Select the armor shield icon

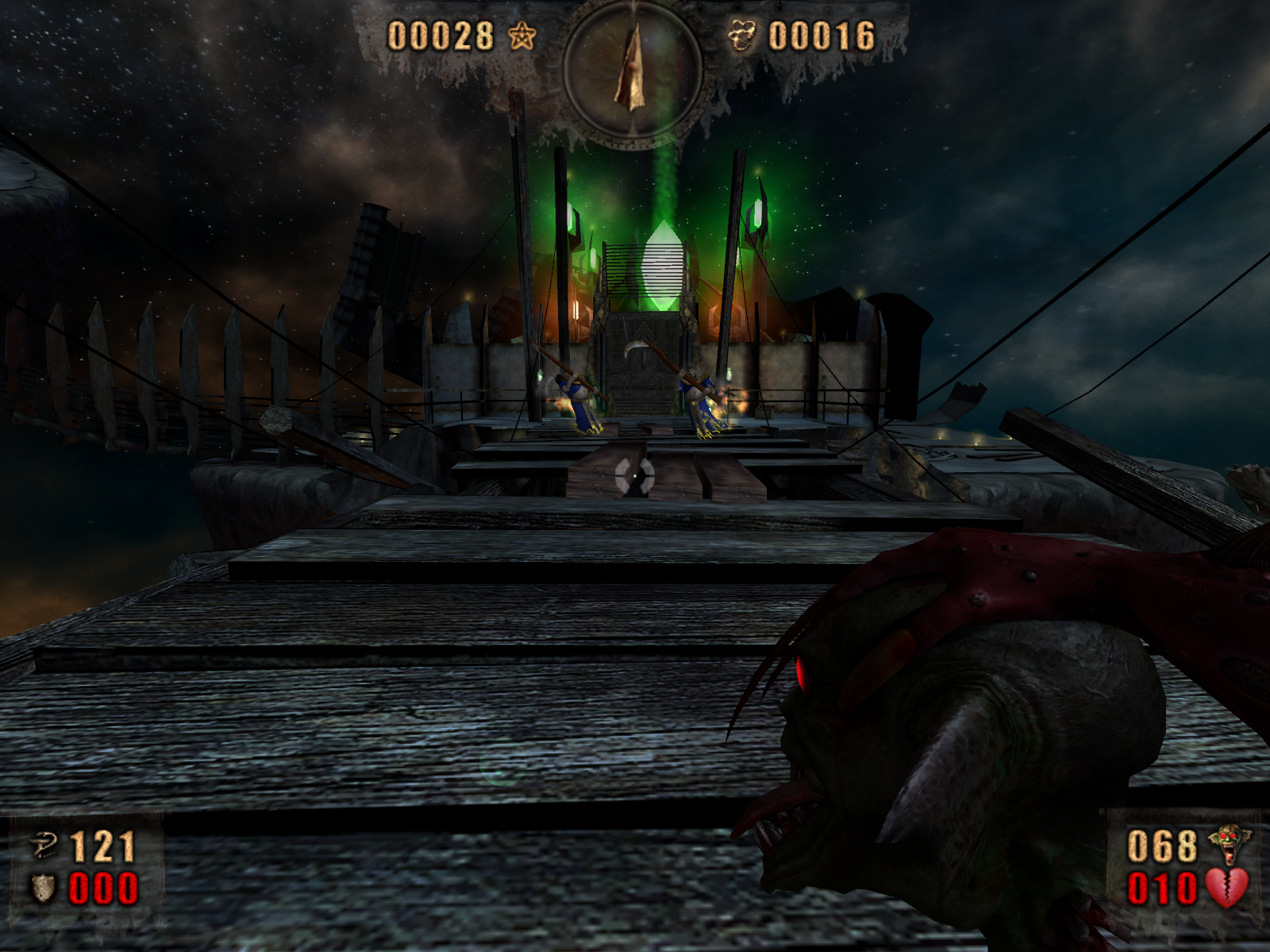43,888
